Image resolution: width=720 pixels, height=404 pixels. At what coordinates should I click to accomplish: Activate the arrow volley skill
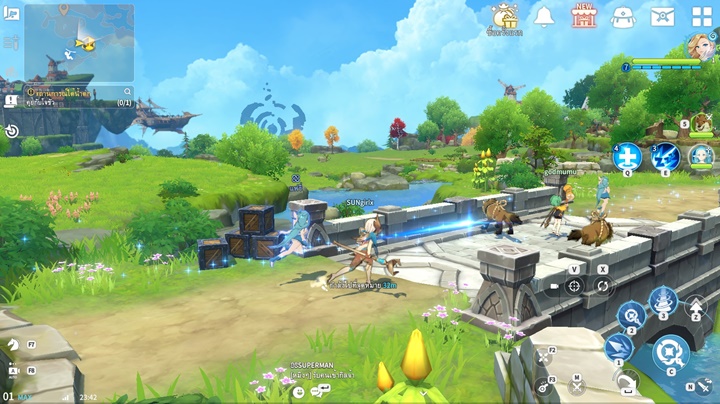pos(619,347)
